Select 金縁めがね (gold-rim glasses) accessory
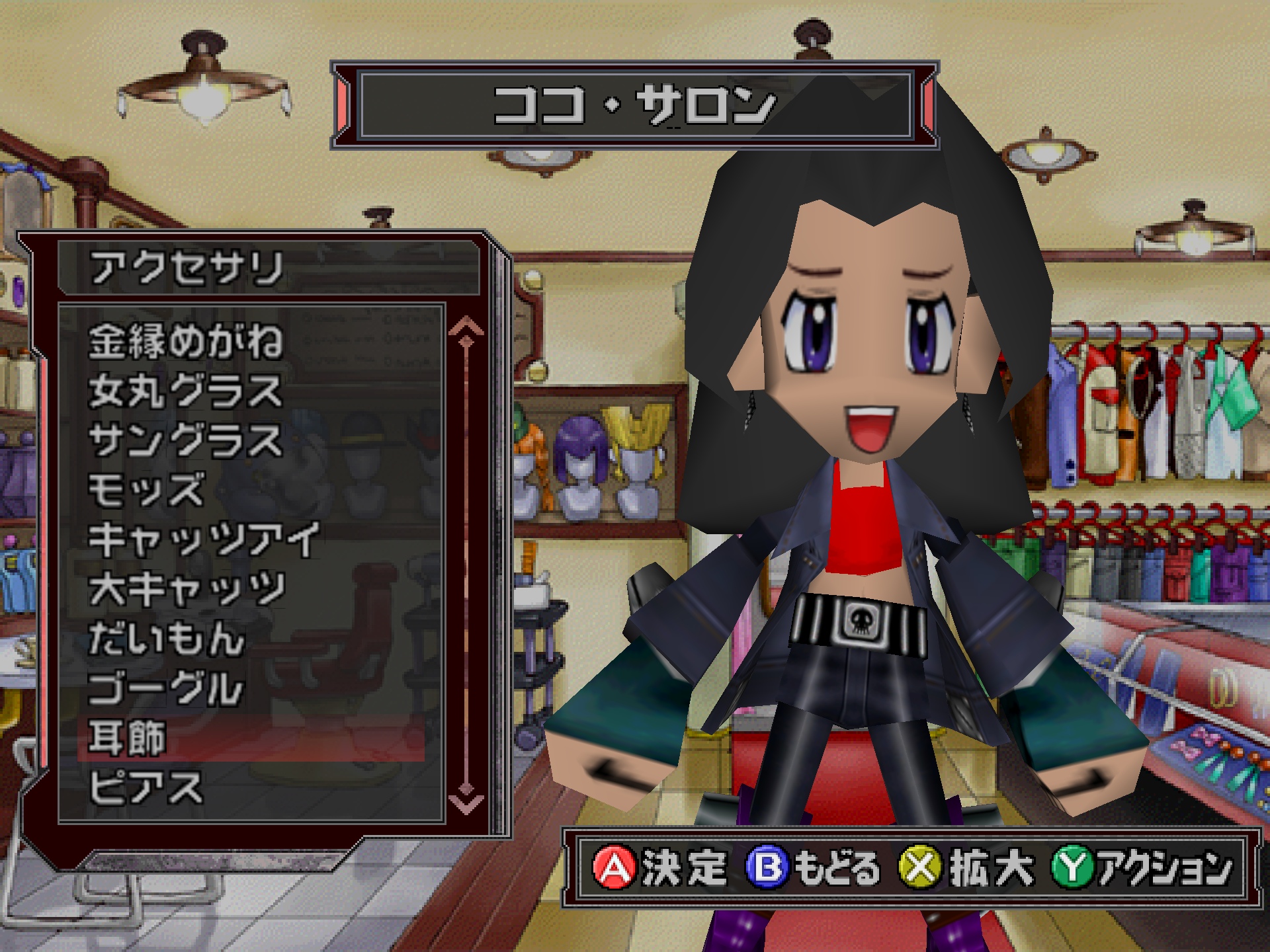The width and height of the screenshot is (1270, 952). tap(185, 341)
